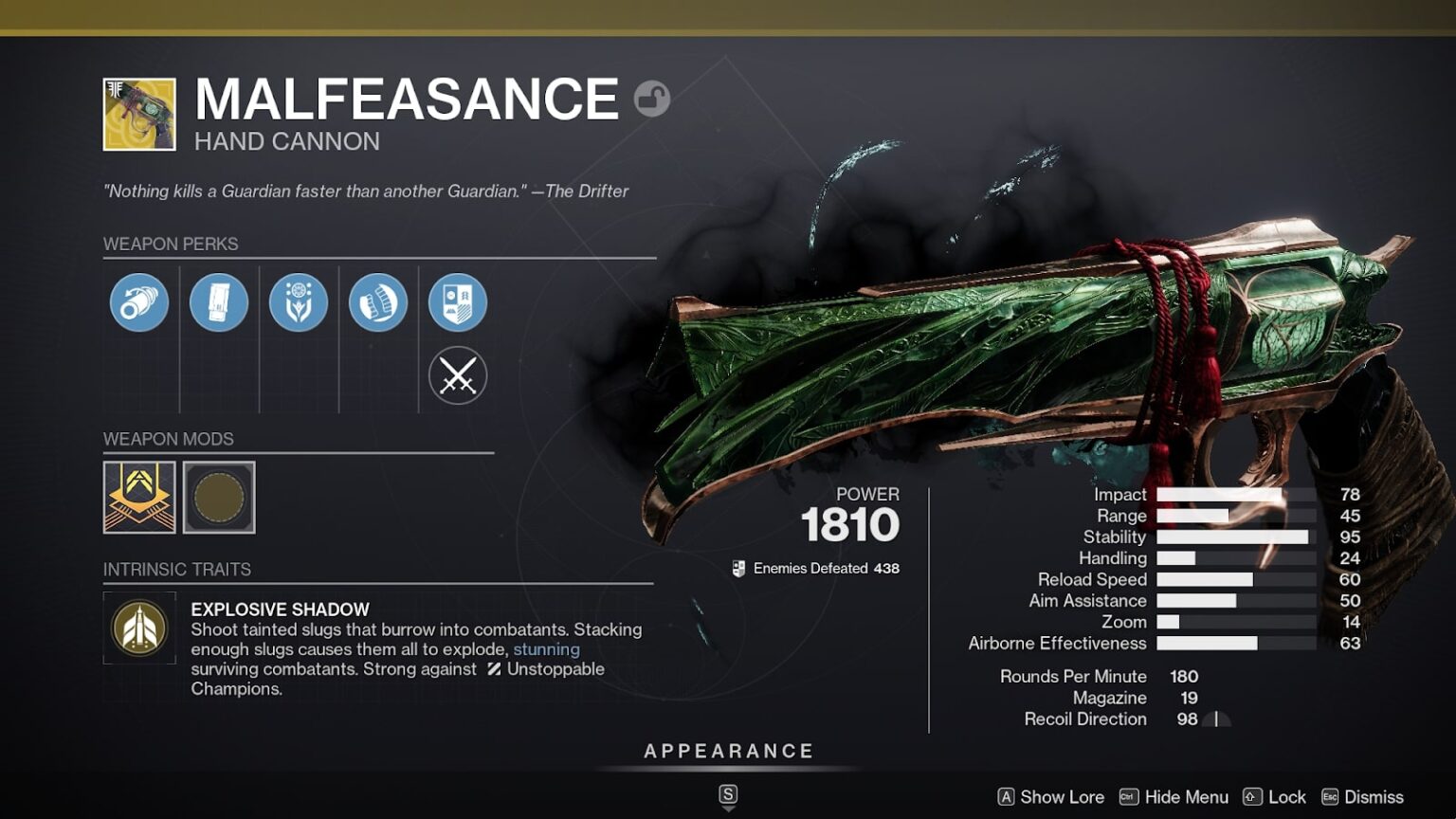Toggle weapon lock with the Lock control

[x=1279, y=797]
